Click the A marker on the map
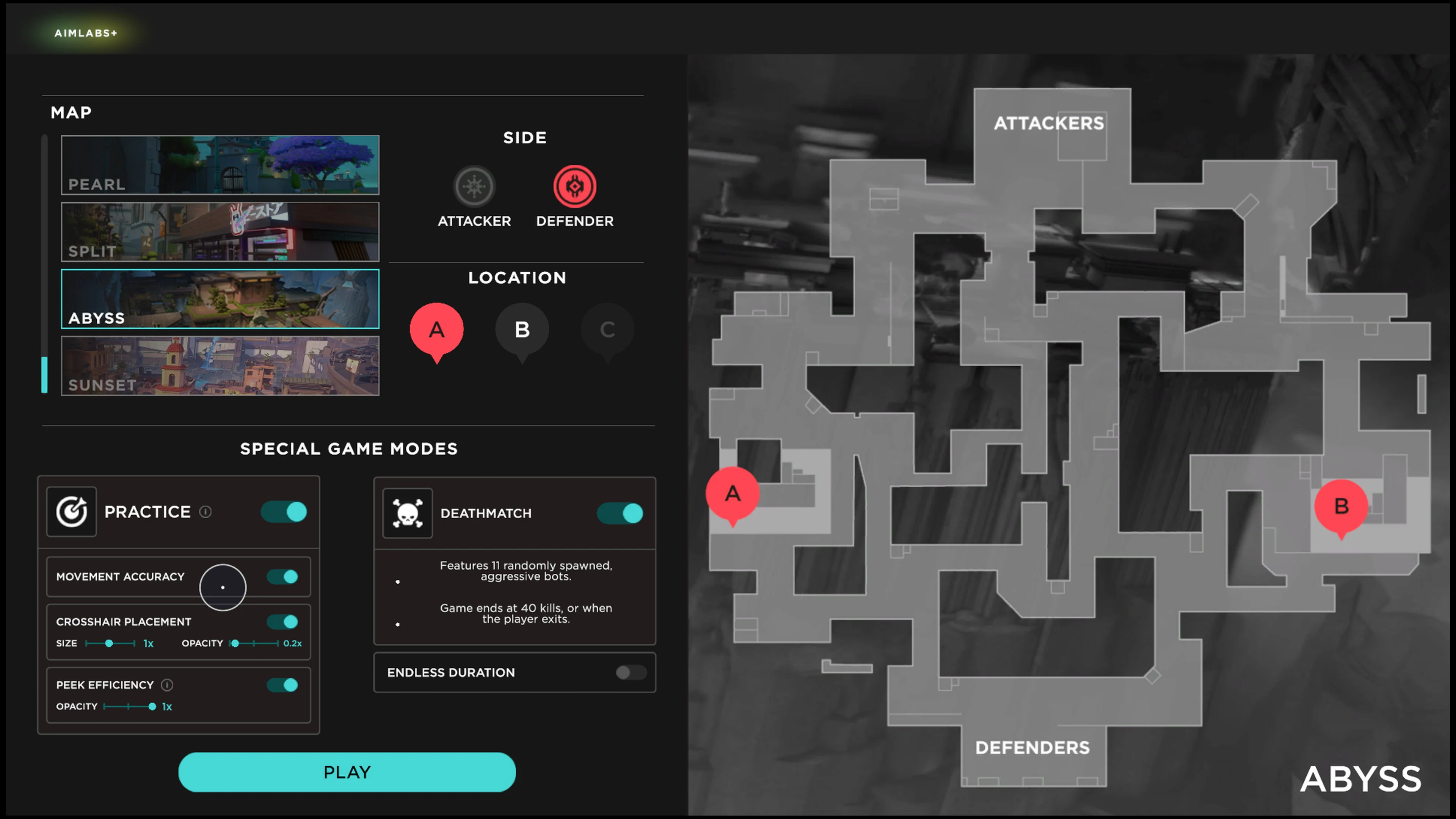Viewport: 1456px width, 819px height. point(733,493)
